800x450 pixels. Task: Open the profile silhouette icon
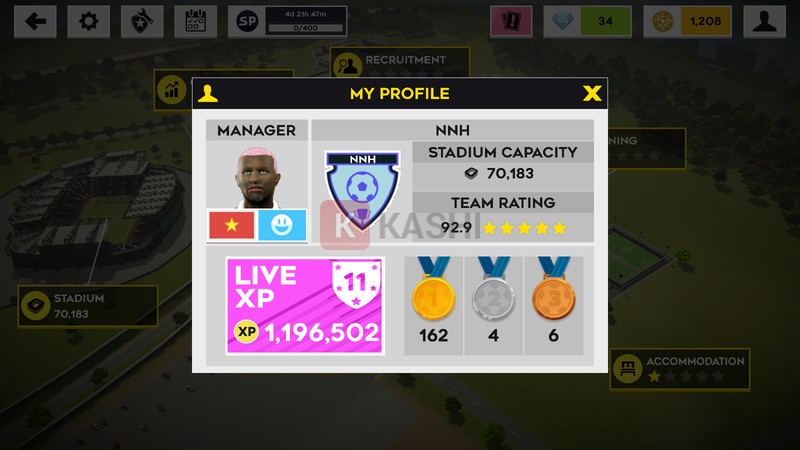pyautogui.click(x=764, y=21)
